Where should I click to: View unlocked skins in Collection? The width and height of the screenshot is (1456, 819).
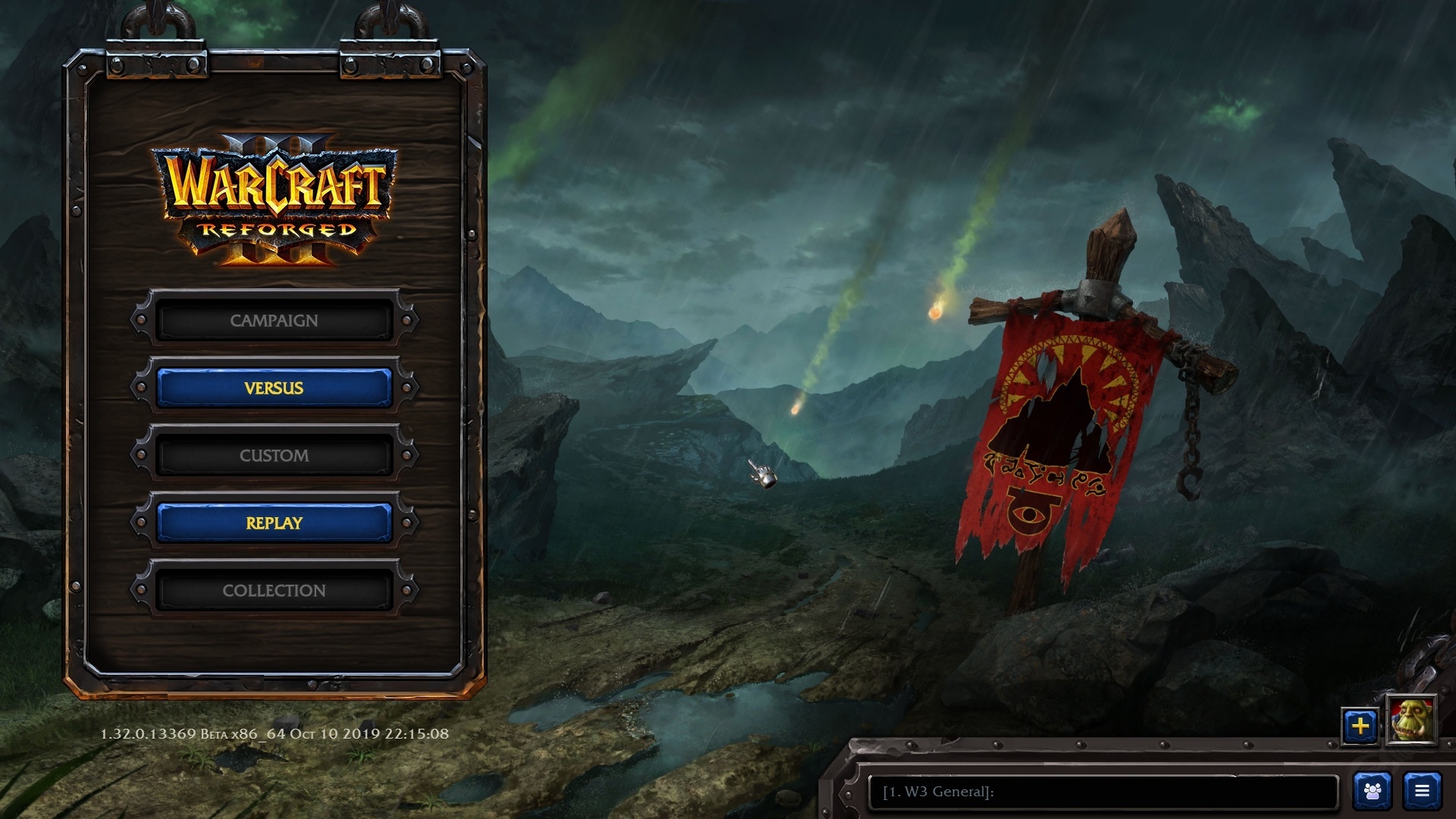click(274, 590)
